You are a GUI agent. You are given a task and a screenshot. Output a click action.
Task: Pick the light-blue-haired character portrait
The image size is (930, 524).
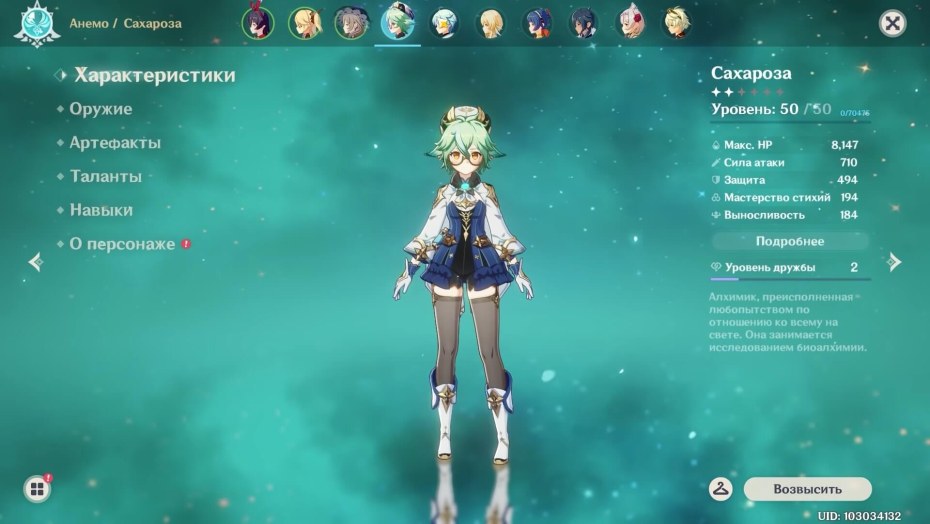point(444,23)
